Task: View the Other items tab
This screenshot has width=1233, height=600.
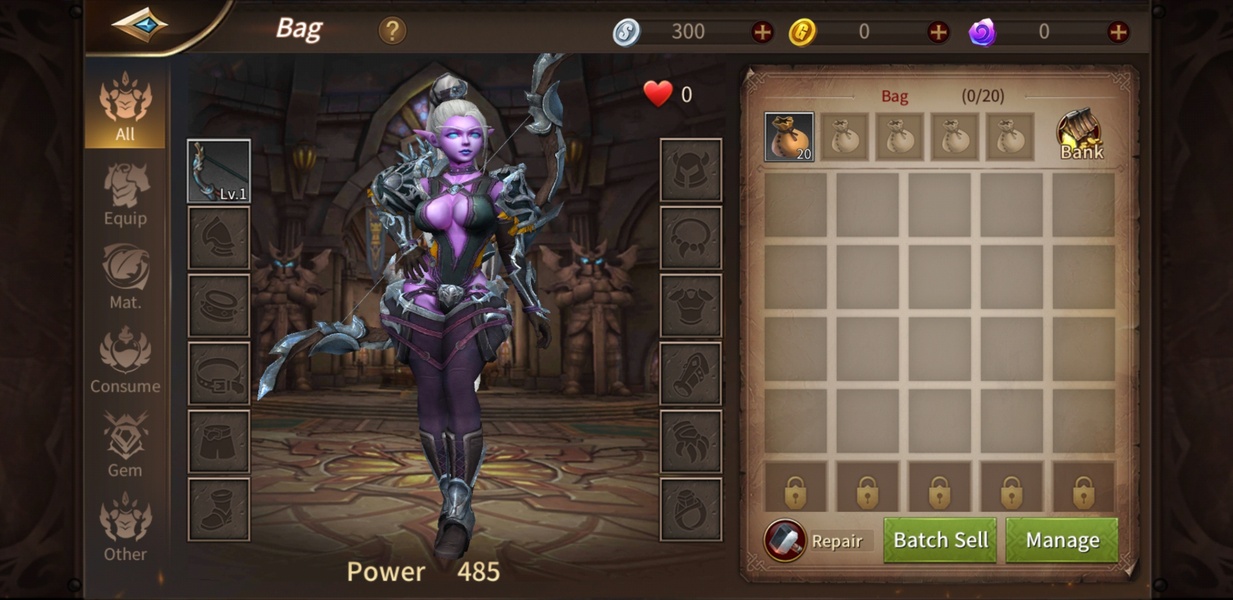Action: click(x=125, y=528)
